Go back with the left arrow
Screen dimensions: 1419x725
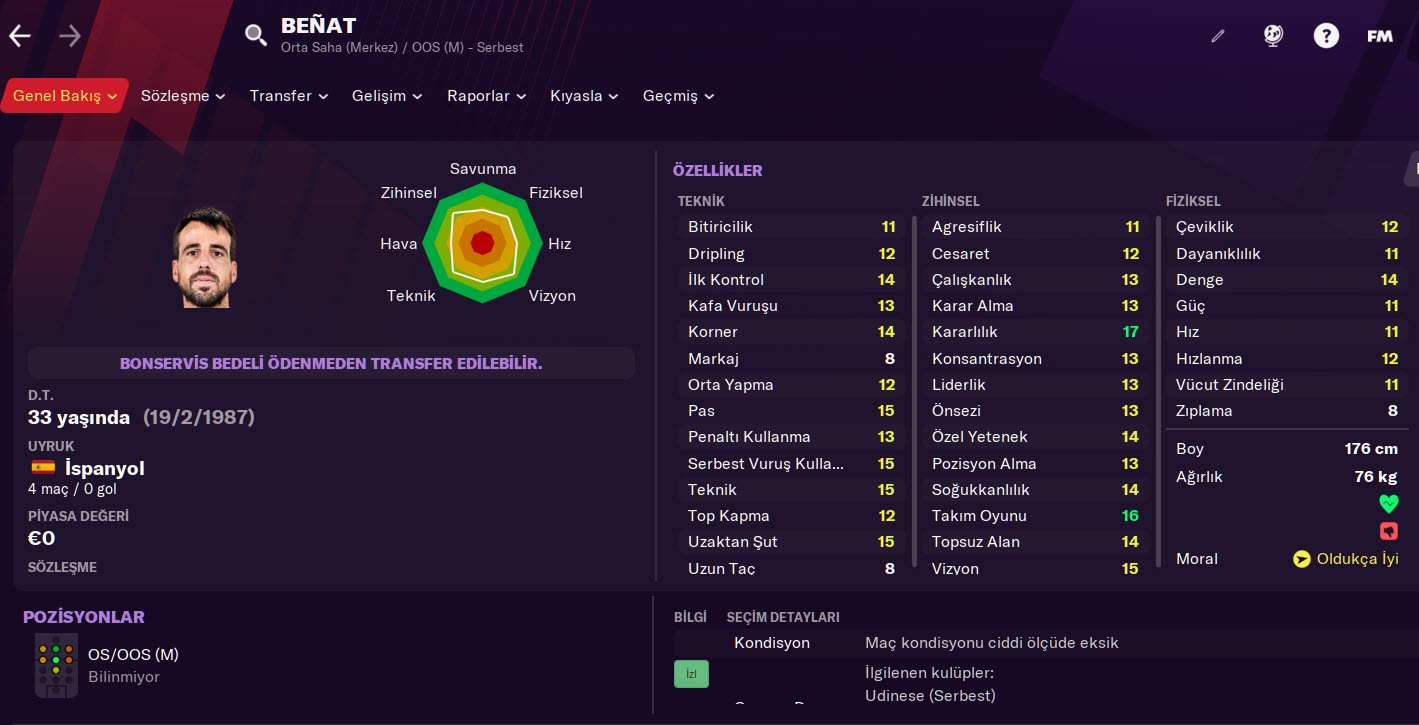pyautogui.click(x=20, y=37)
